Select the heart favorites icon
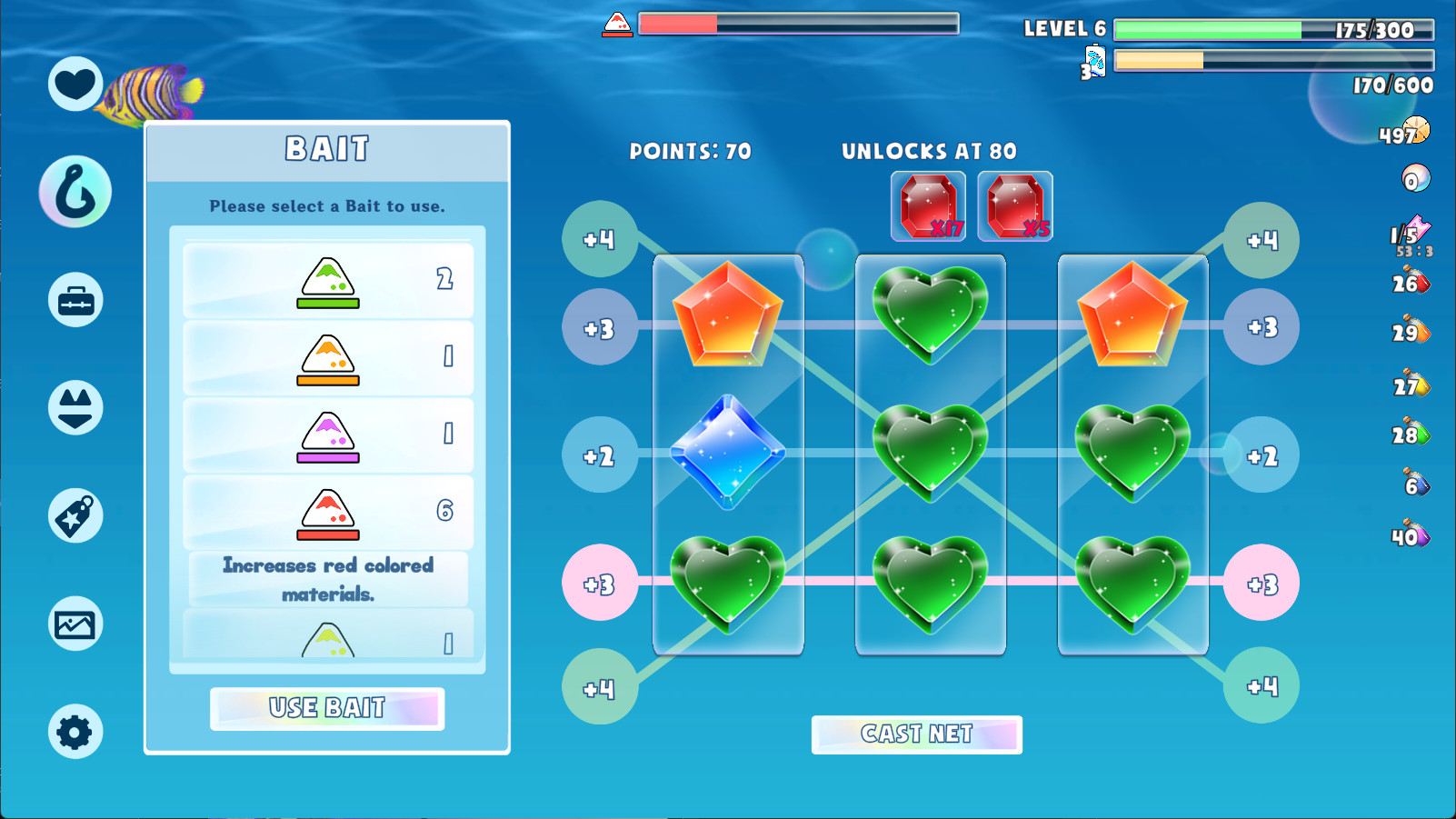 click(75, 84)
